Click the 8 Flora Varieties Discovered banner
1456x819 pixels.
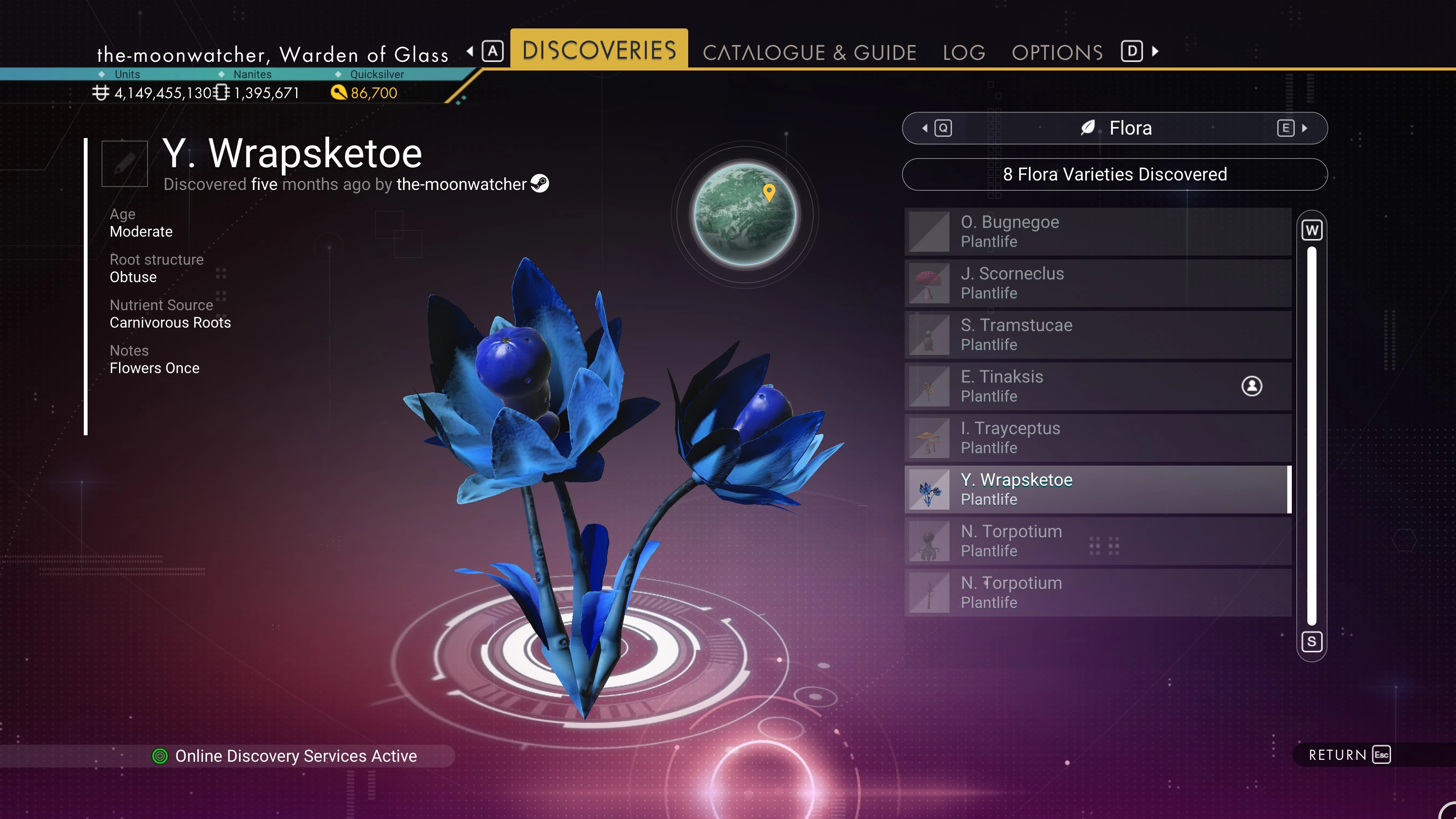point(1114,174)
